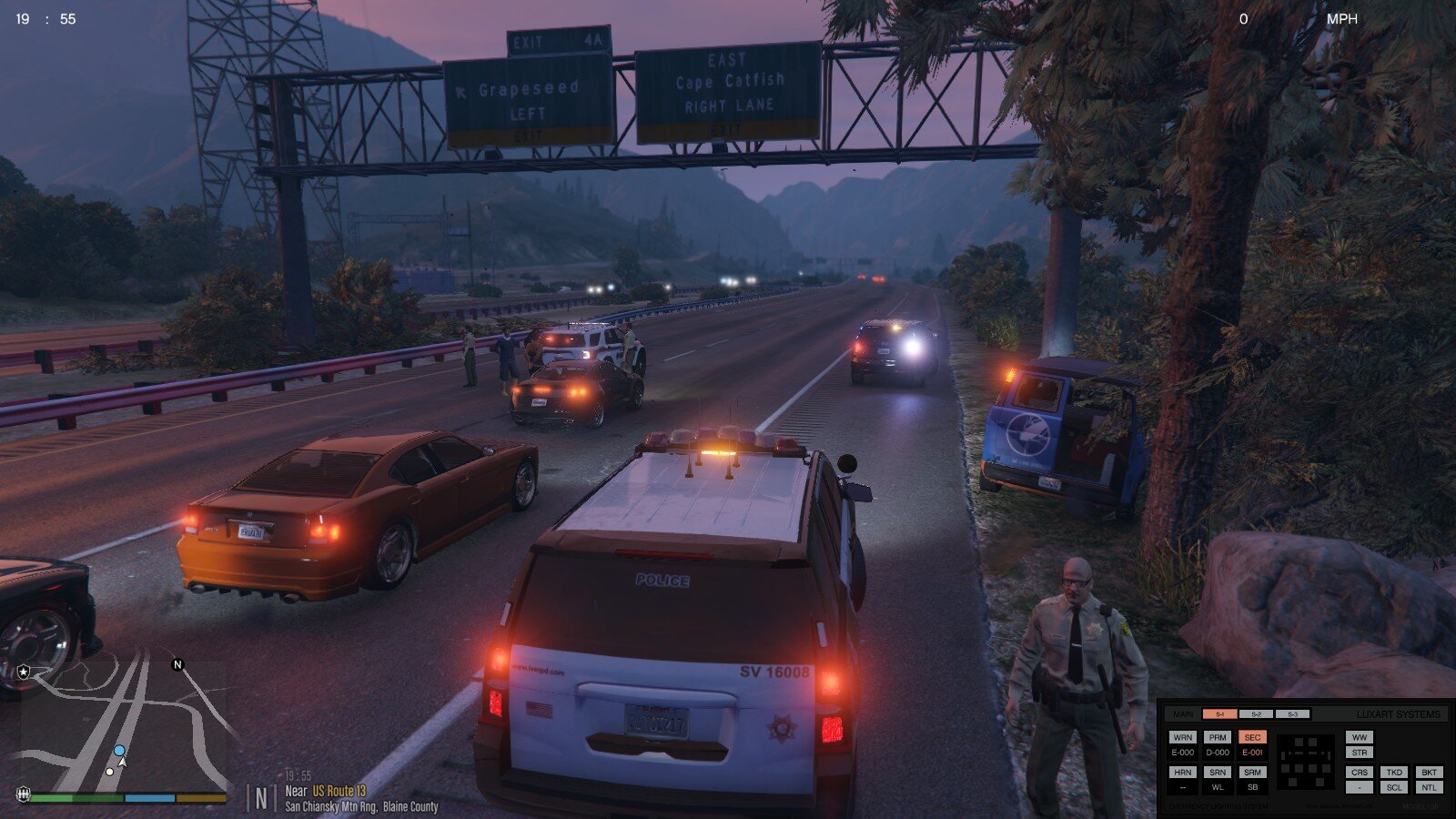Turn off the highlighted SEC lights button
This screenshot has width=1456, height=819.
click(x=1253, y=737)
